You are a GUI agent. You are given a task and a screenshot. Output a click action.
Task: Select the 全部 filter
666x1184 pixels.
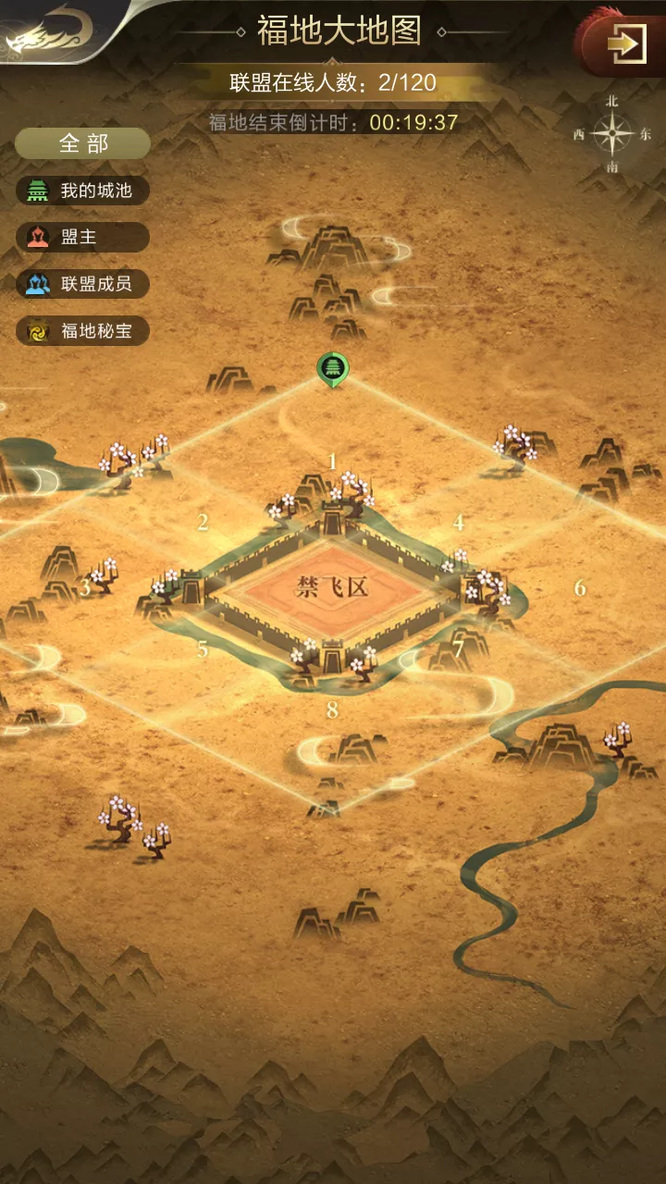(x=83, y=143)
